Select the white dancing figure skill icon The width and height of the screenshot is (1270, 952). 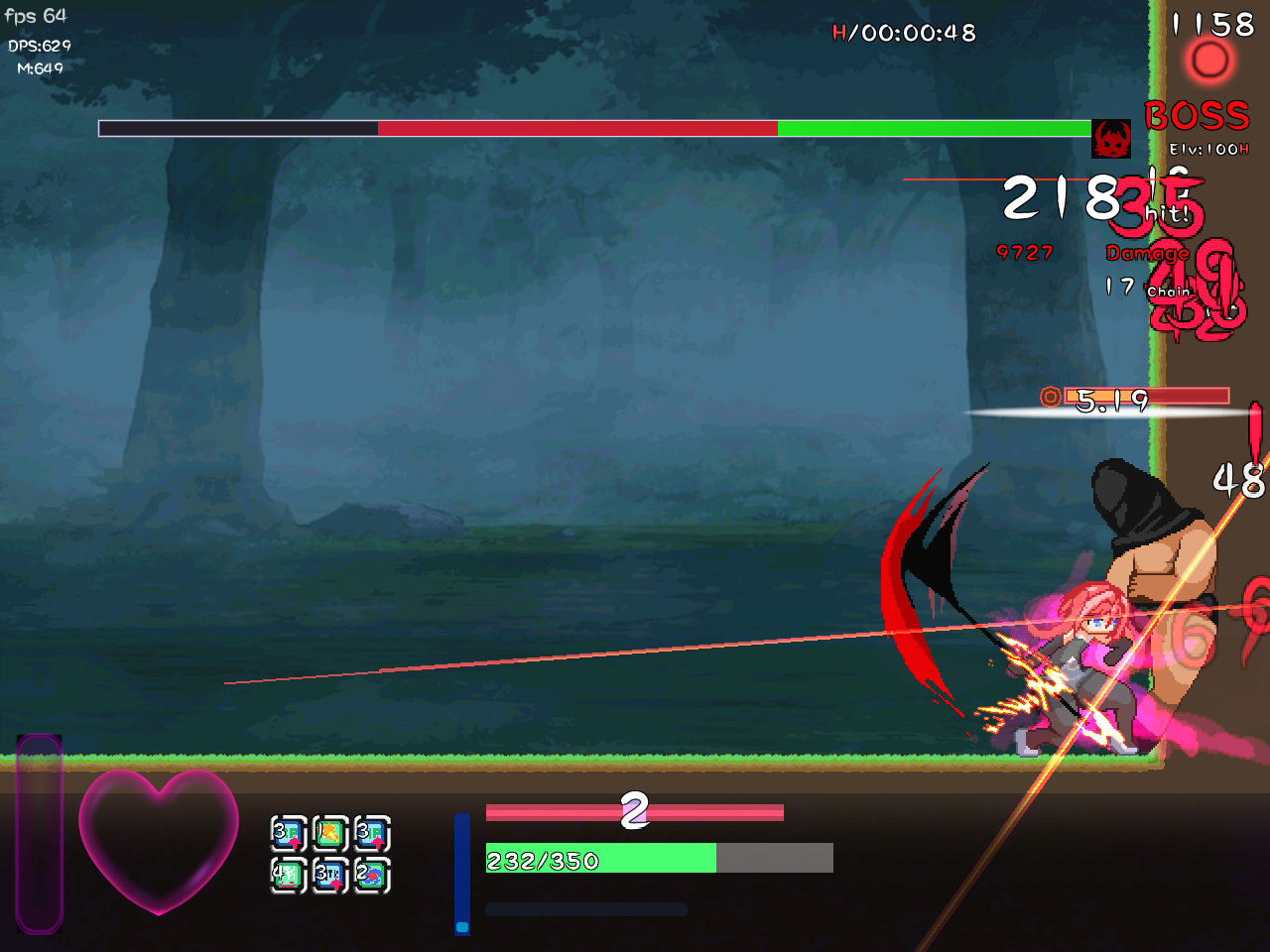tap(288, 876)
